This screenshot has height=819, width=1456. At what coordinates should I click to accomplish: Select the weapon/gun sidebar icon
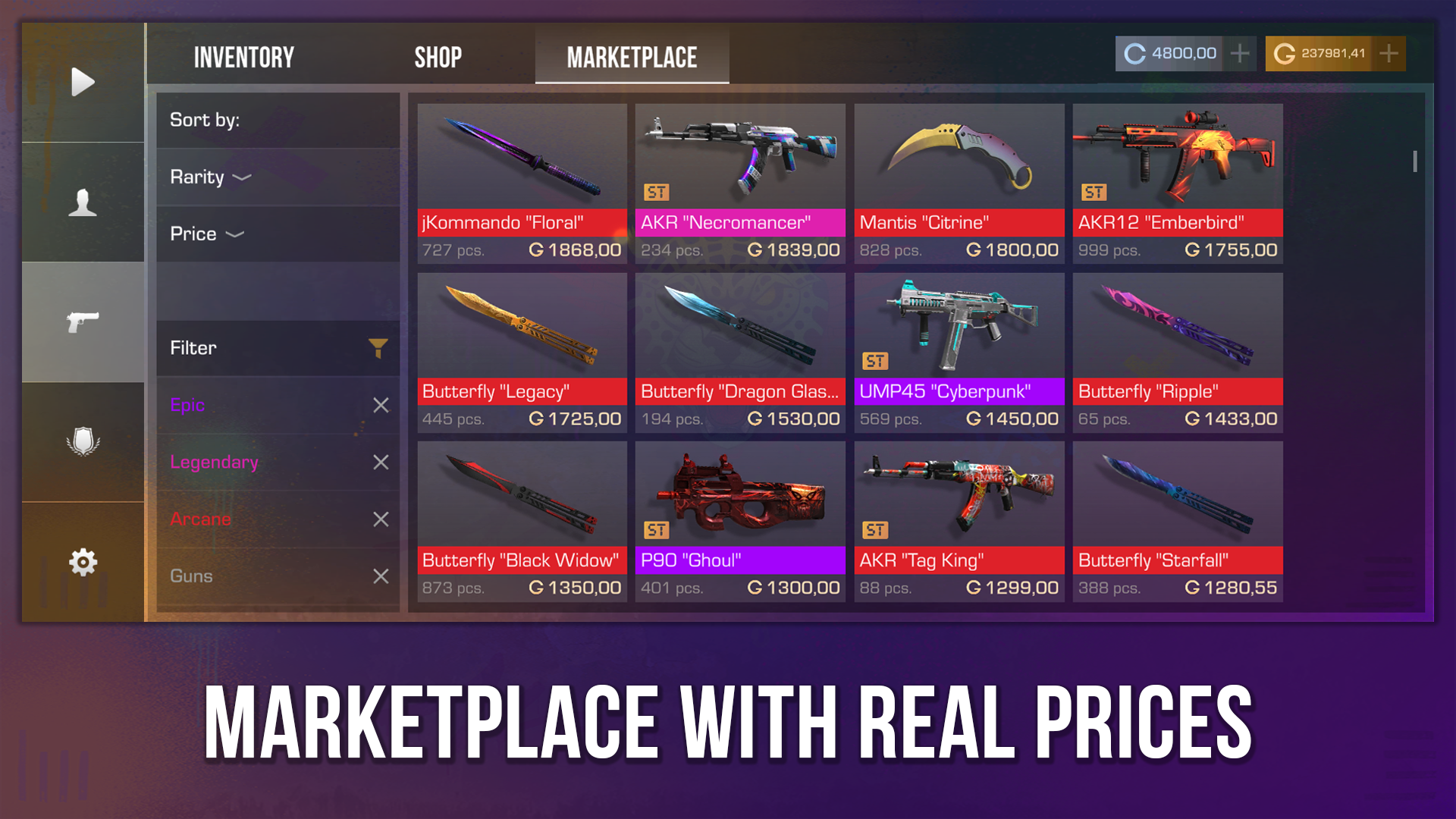pyautogui.click(x=83, y=322)
